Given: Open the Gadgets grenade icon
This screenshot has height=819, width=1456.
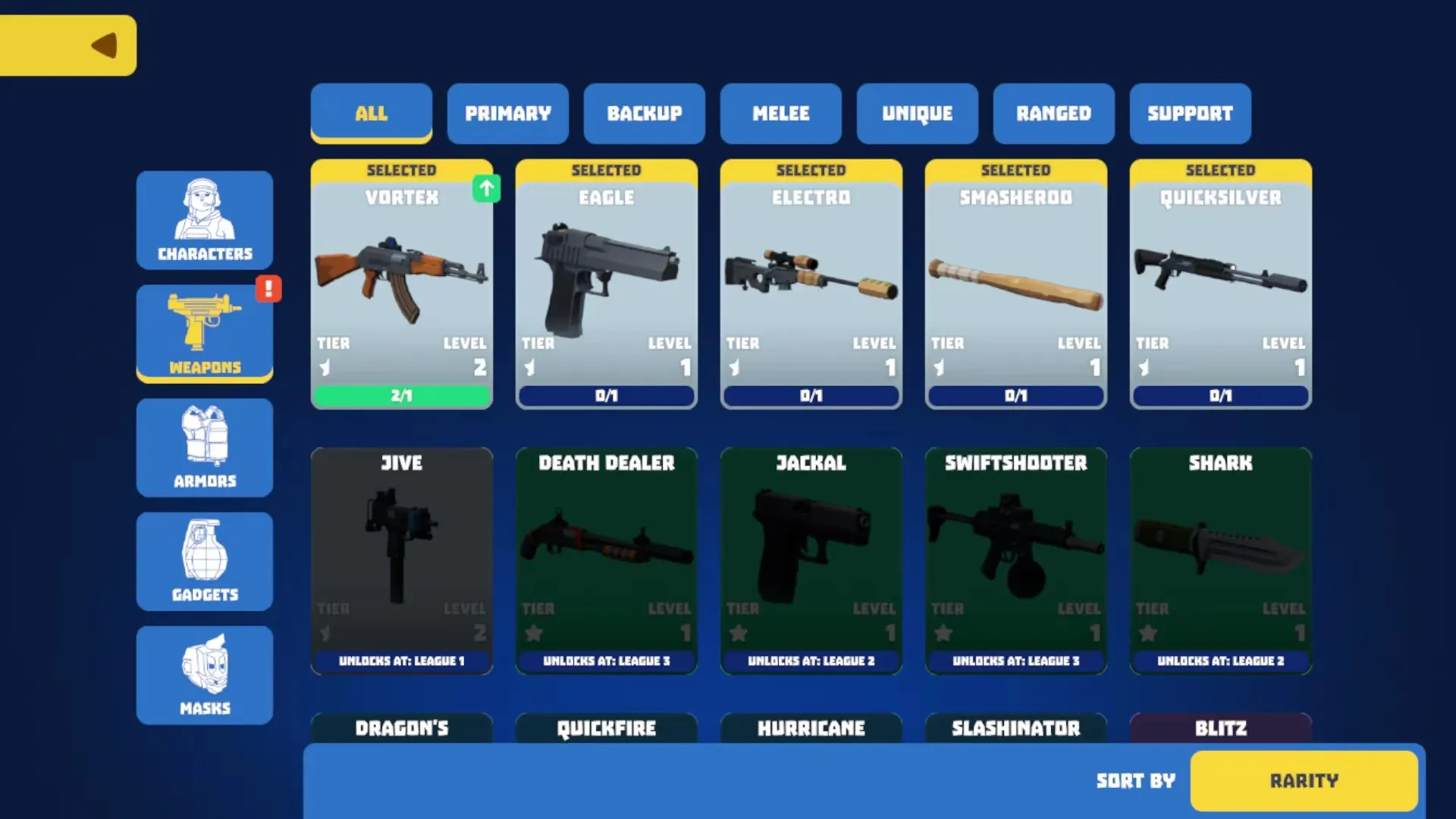Looking at the screenshot, I should click(205, 561).
